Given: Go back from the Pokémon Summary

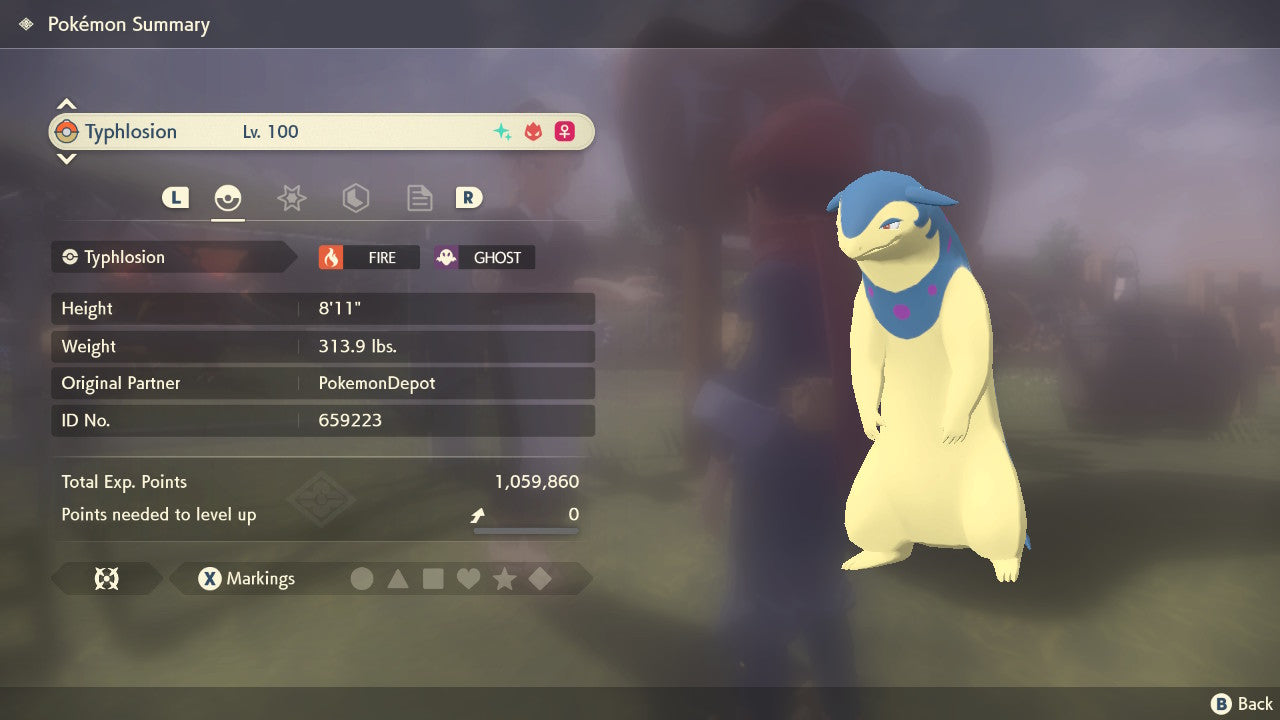Looking at the screenshot, I should (1242, 704).
